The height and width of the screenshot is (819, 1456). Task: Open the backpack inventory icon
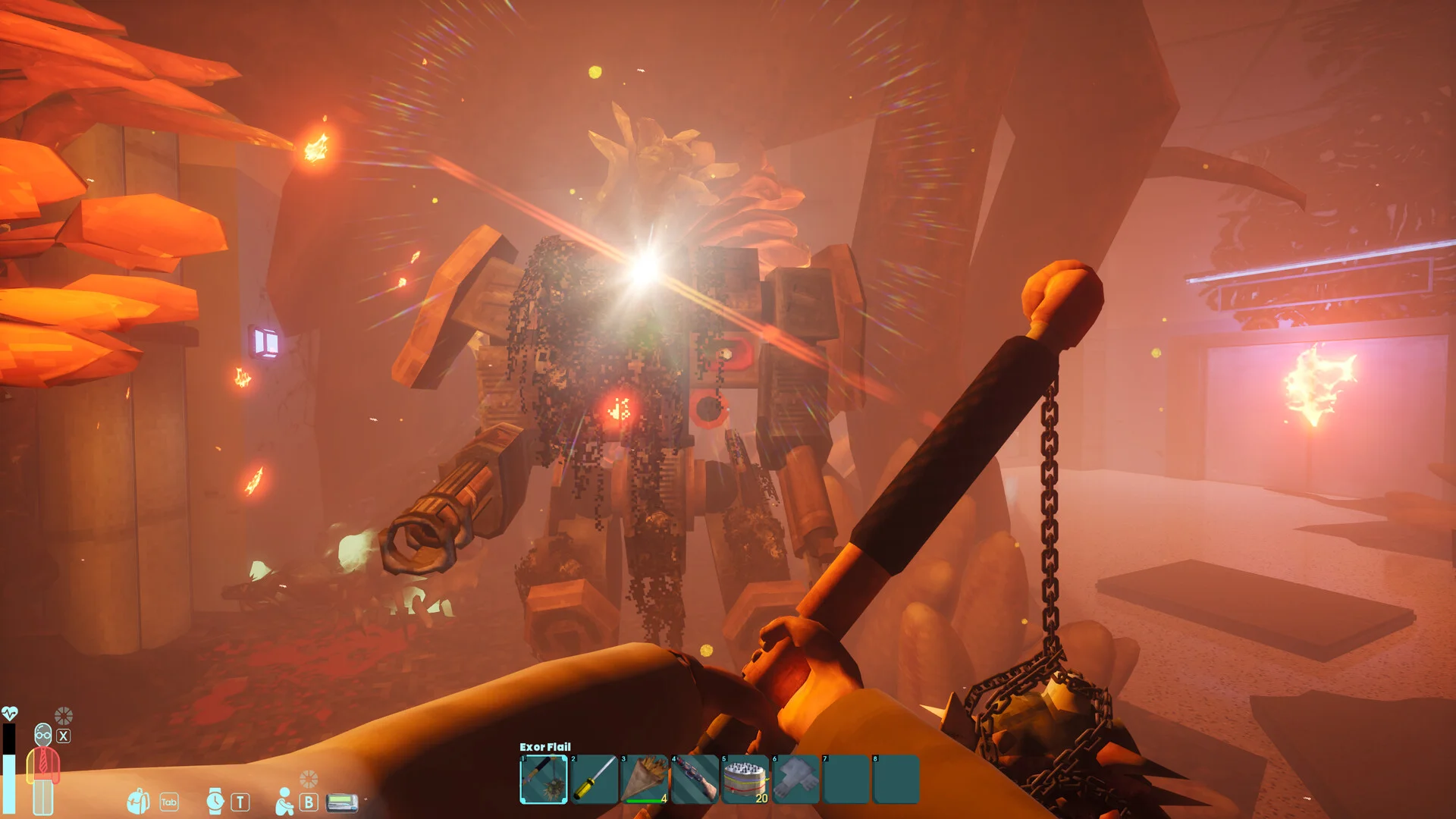click(x=139, y=801)
